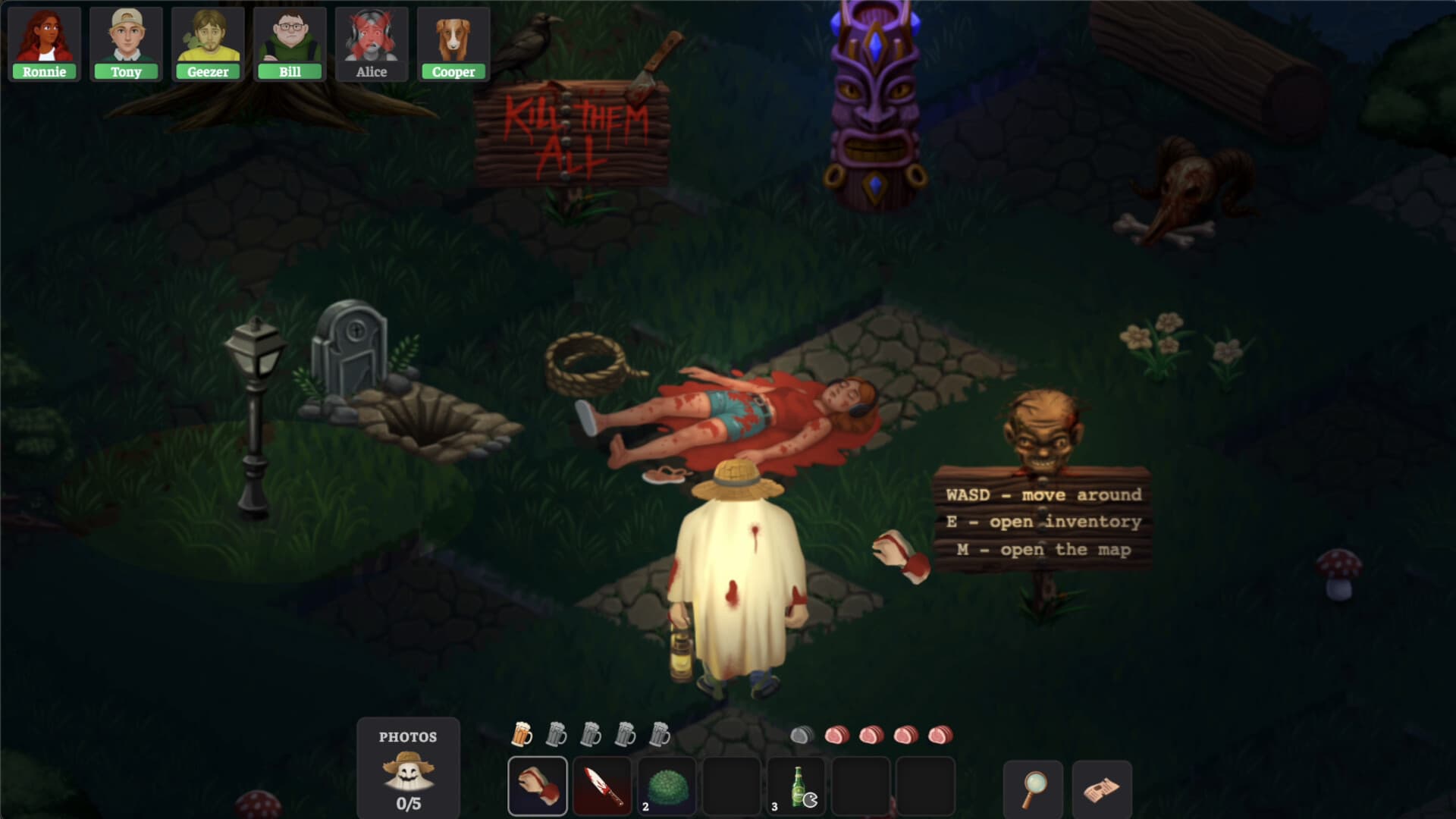The height and width of the screenshot is (819, 1456).
Task: Select the stack of three beer bottles
Action: click(x=797, y=786)
